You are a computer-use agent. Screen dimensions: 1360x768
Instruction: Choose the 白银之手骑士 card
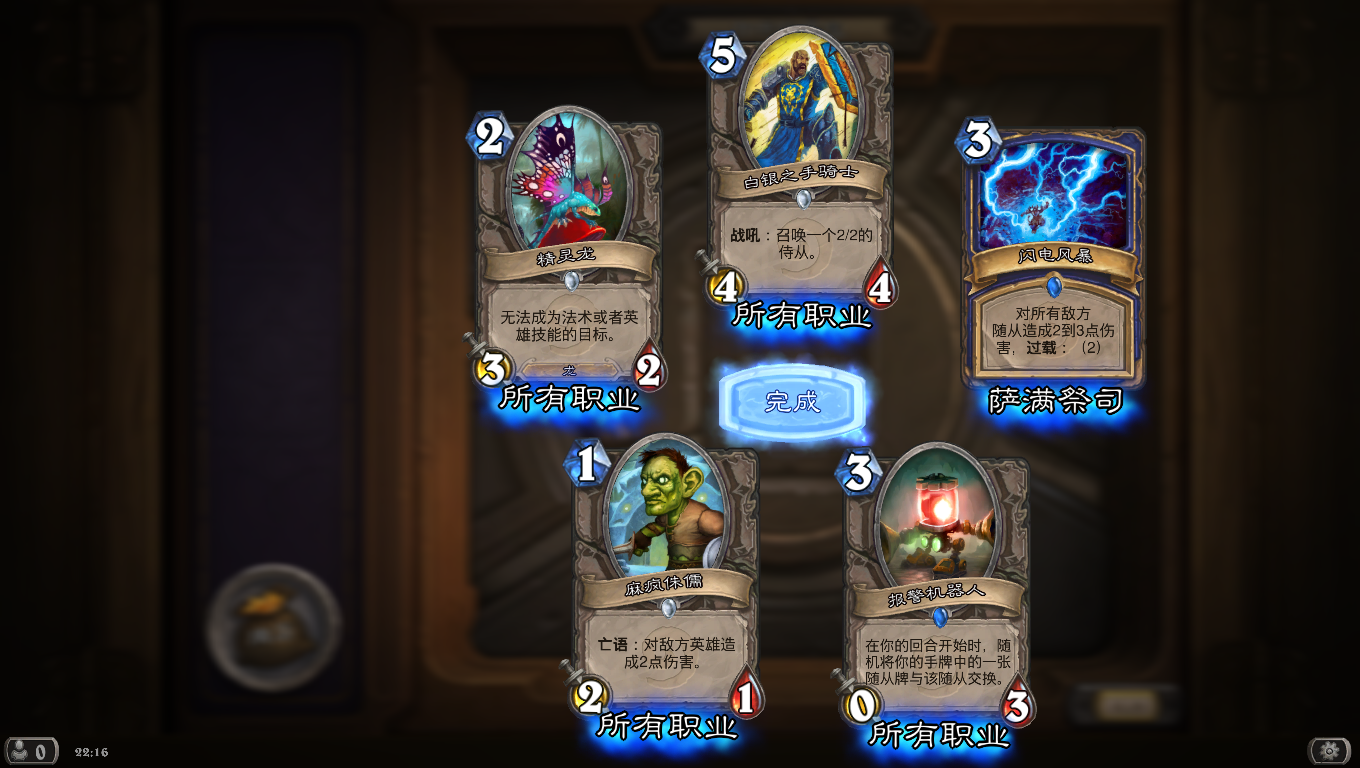(x=801, y=170)
